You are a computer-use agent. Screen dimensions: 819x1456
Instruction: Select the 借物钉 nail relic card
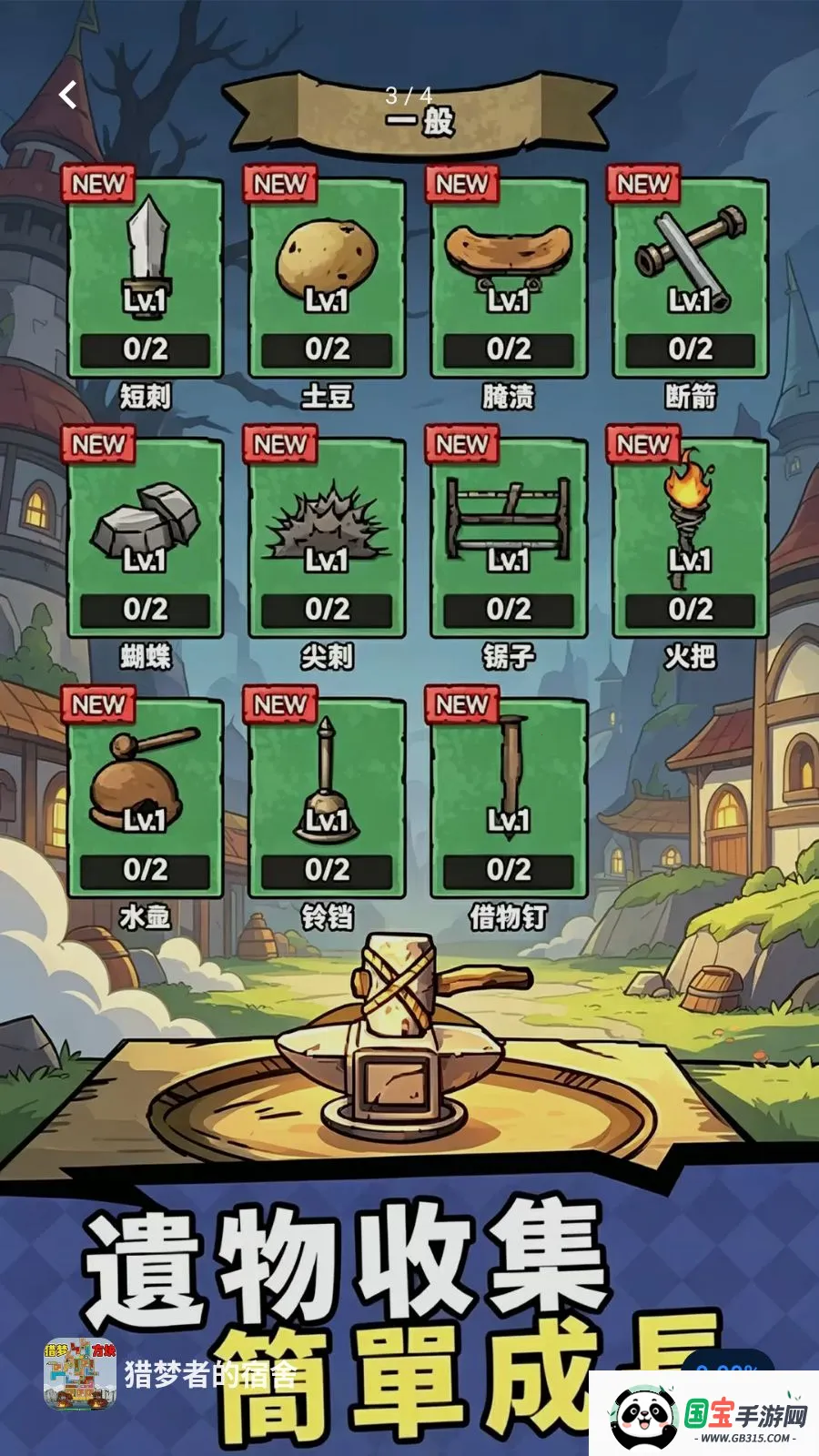[x=509, y=799]
